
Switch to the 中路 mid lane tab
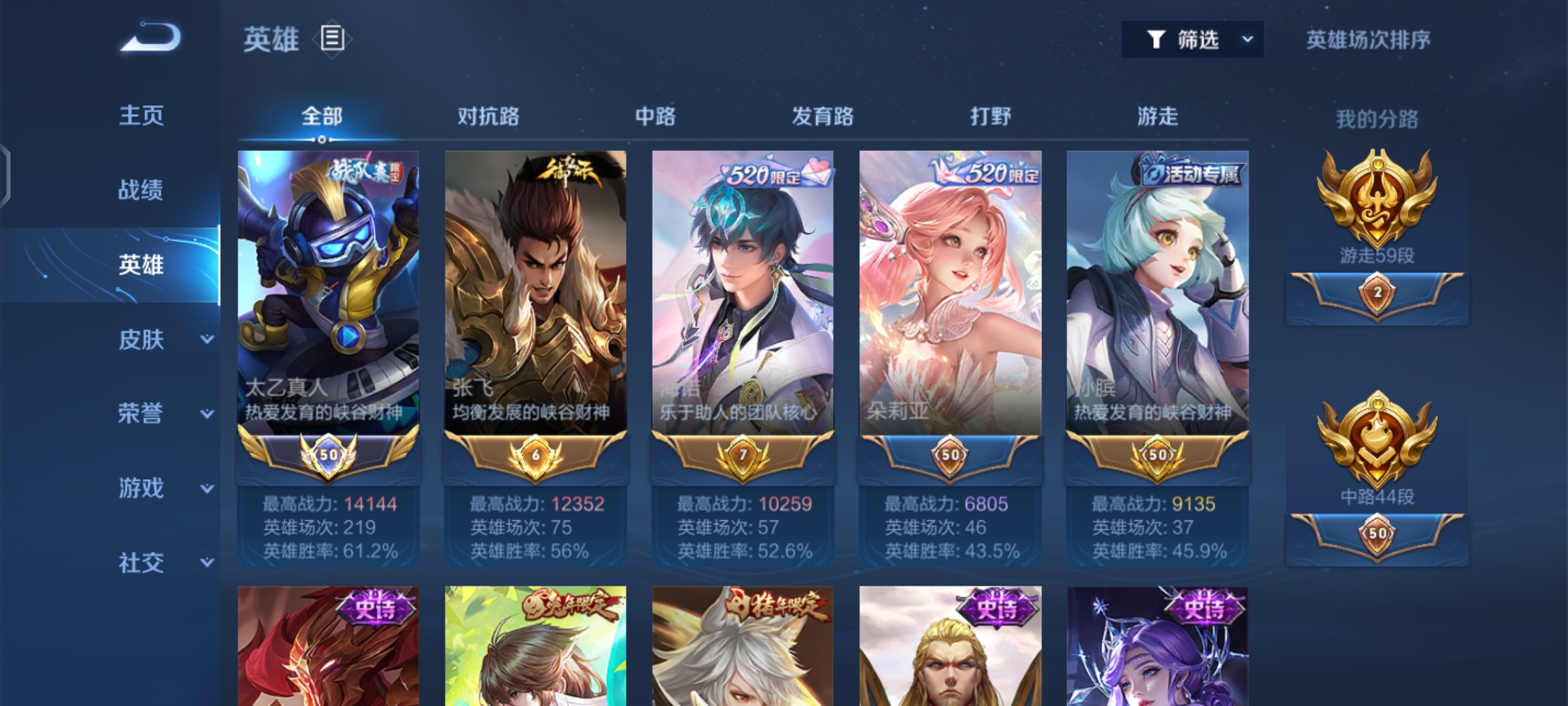click(x=655, y=117)
